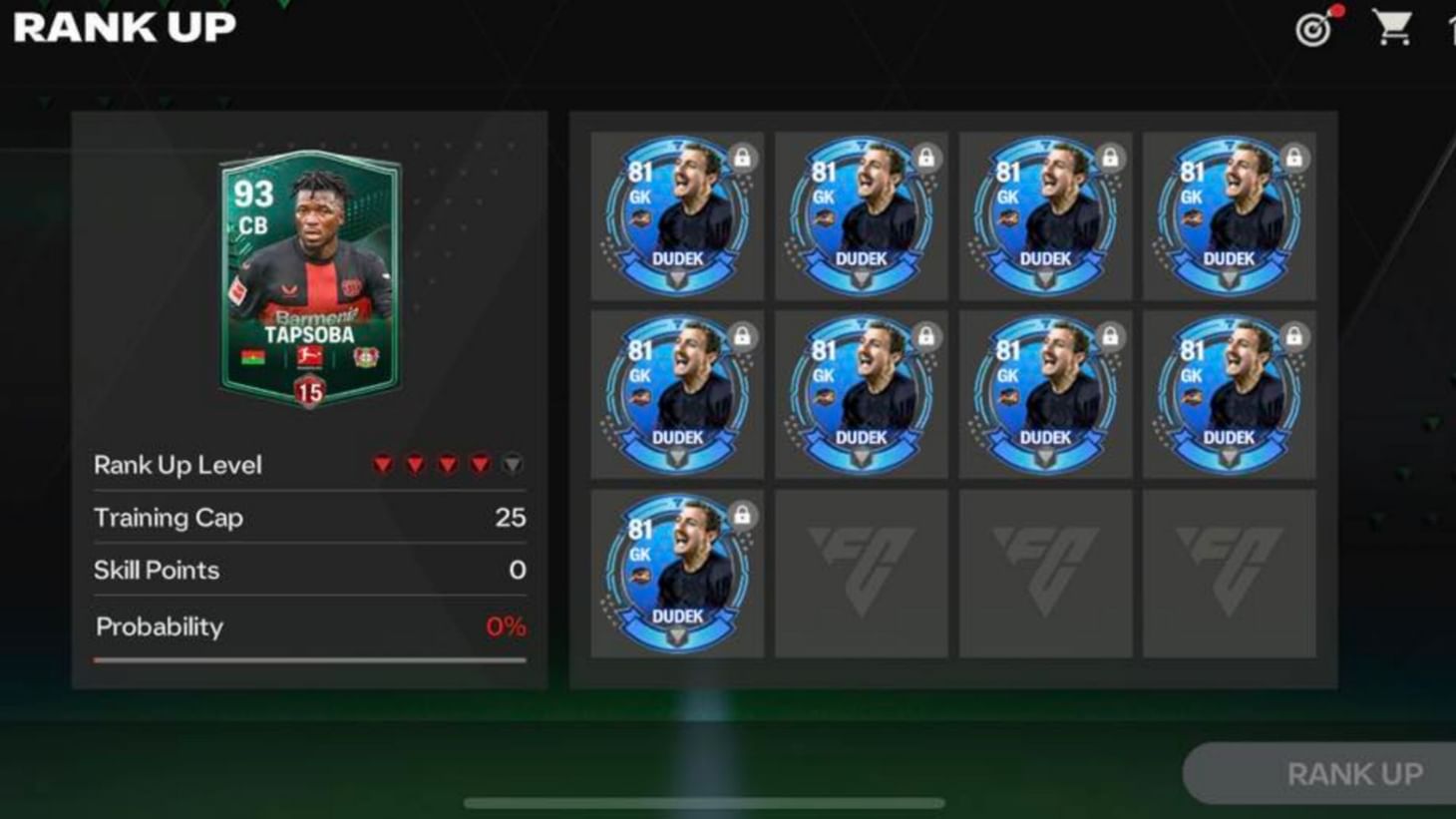Image resolution: width=1456 pixels, height=819 pixels.
Task: Open the chevron under the third Dudek card
Action: click(x=1045, y=277)
